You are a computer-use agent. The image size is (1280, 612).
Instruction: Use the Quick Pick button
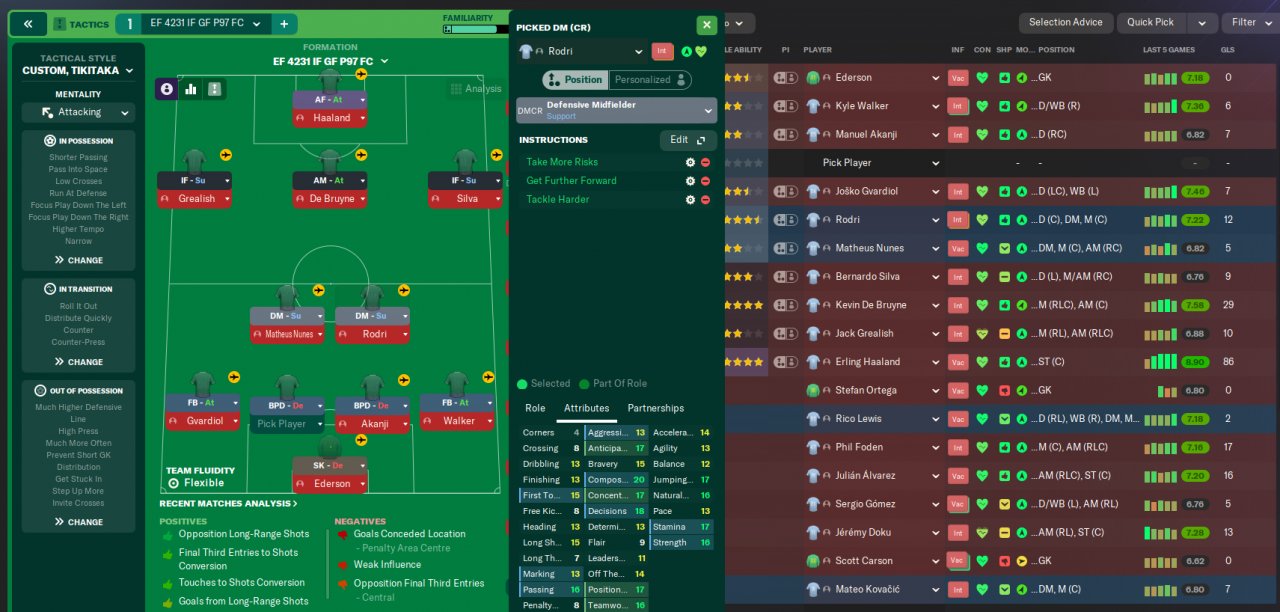(x=1150, y=22)
